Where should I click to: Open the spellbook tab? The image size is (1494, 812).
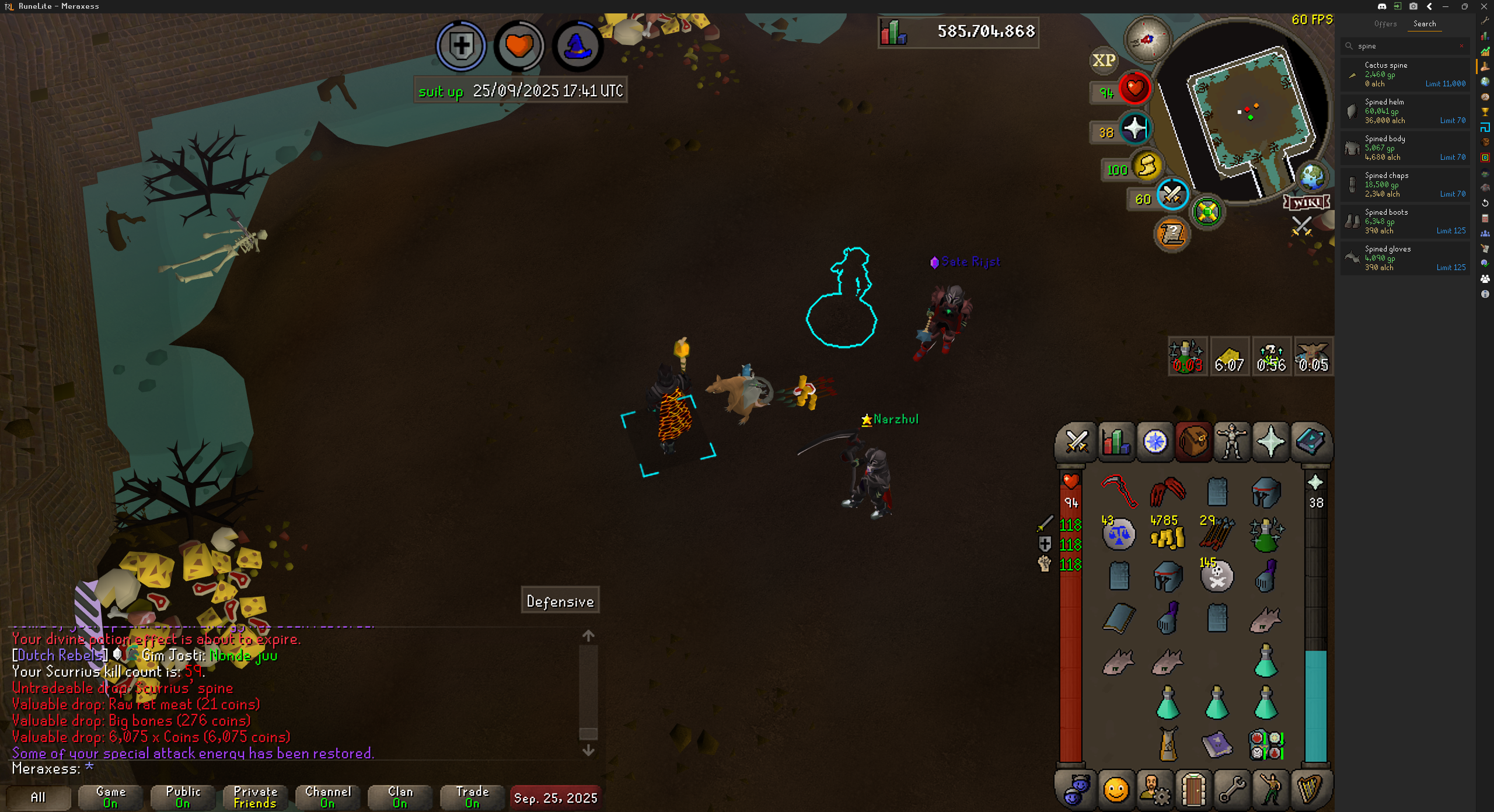tap(1310, 442)
